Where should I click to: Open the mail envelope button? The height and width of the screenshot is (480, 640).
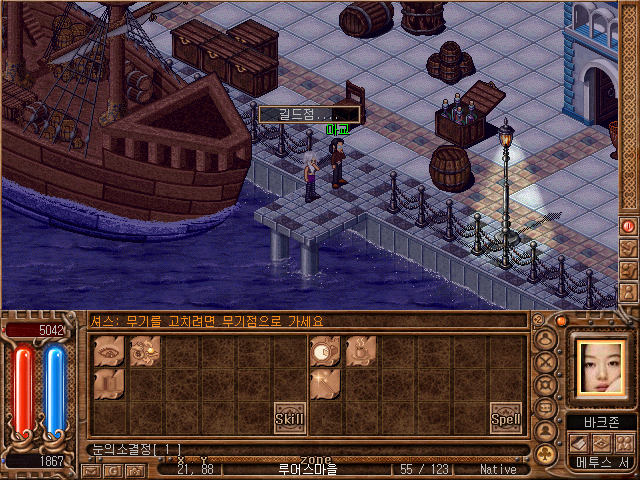tap(91, 469)
